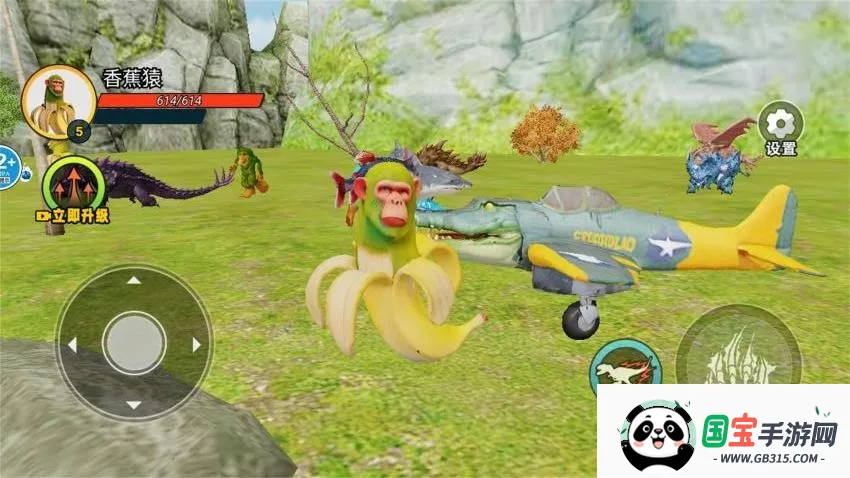Tap the joystick's down arrow

pyautogui.click(x=133, y=405)
